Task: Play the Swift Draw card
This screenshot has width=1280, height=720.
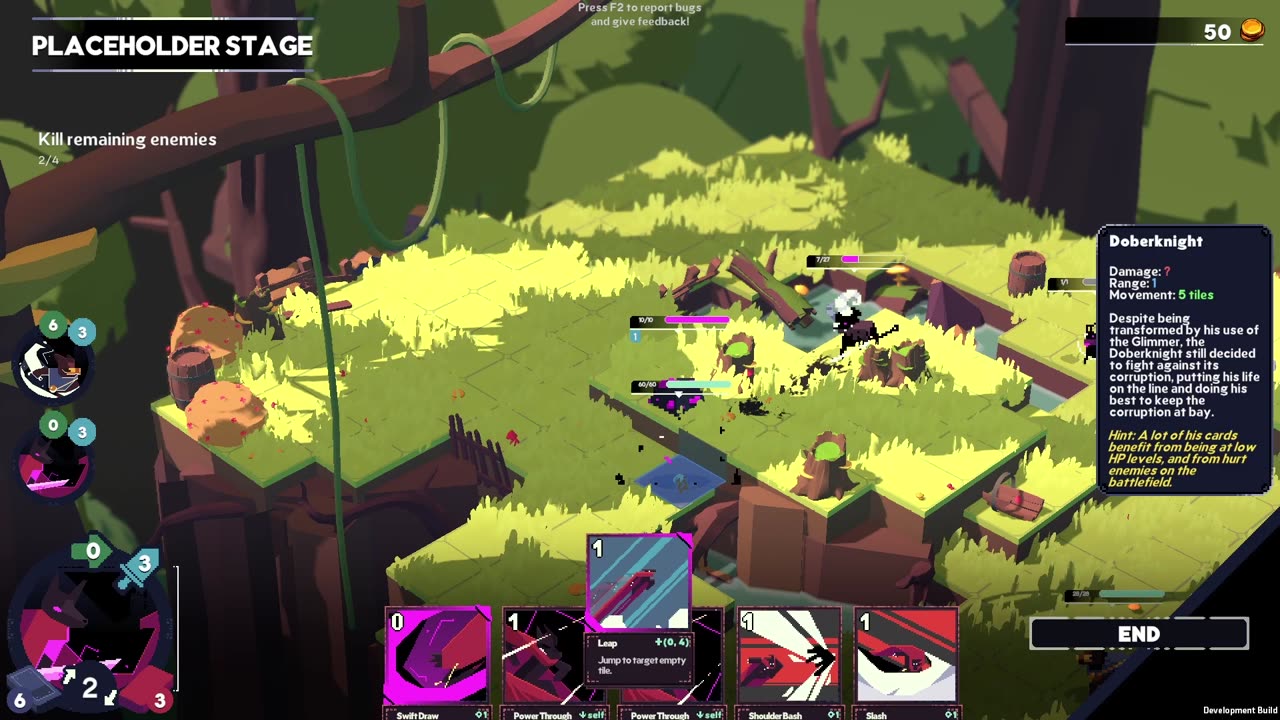Action: point(437,655)
